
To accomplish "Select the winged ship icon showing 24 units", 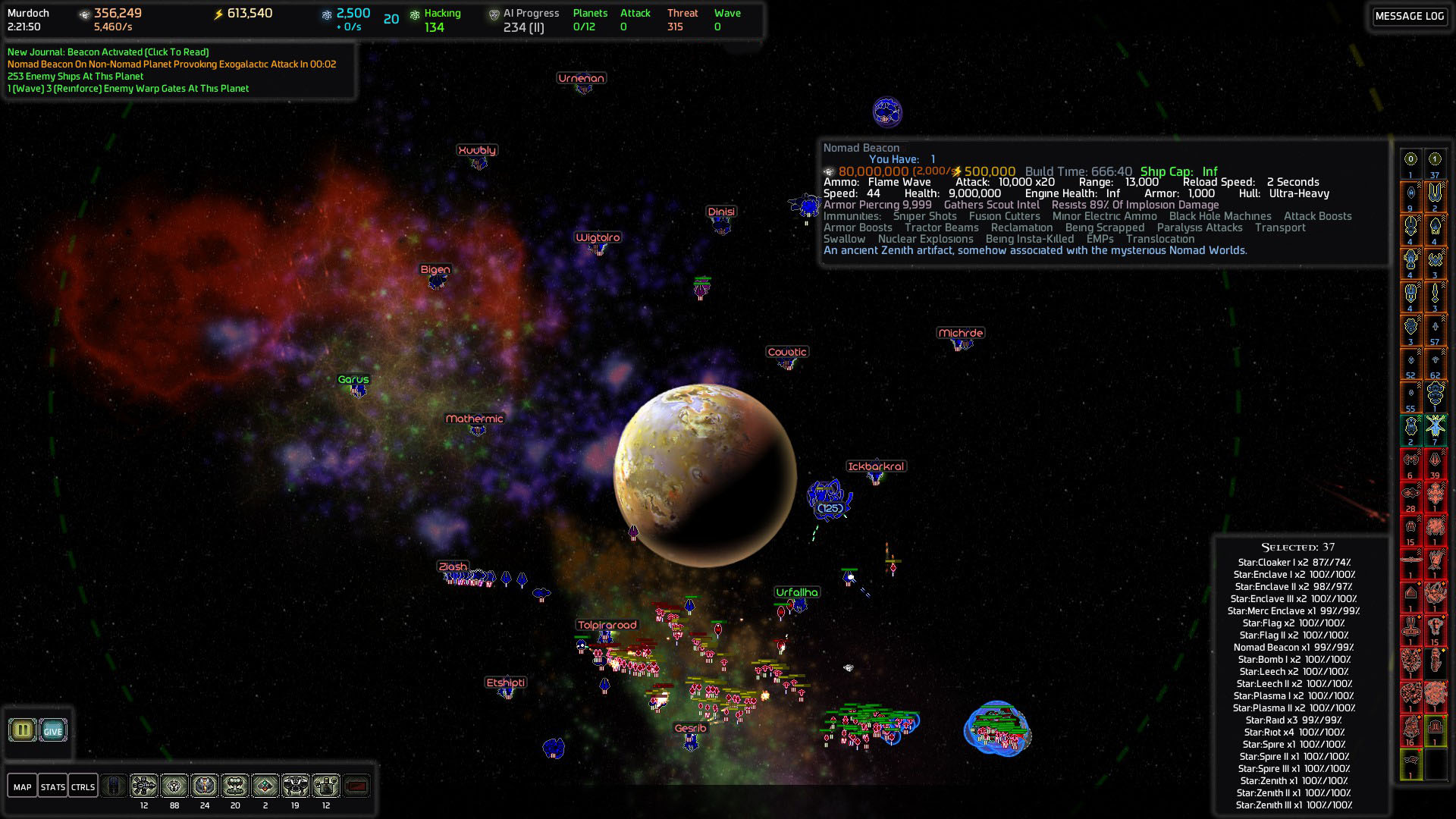I will coord(203,786).
